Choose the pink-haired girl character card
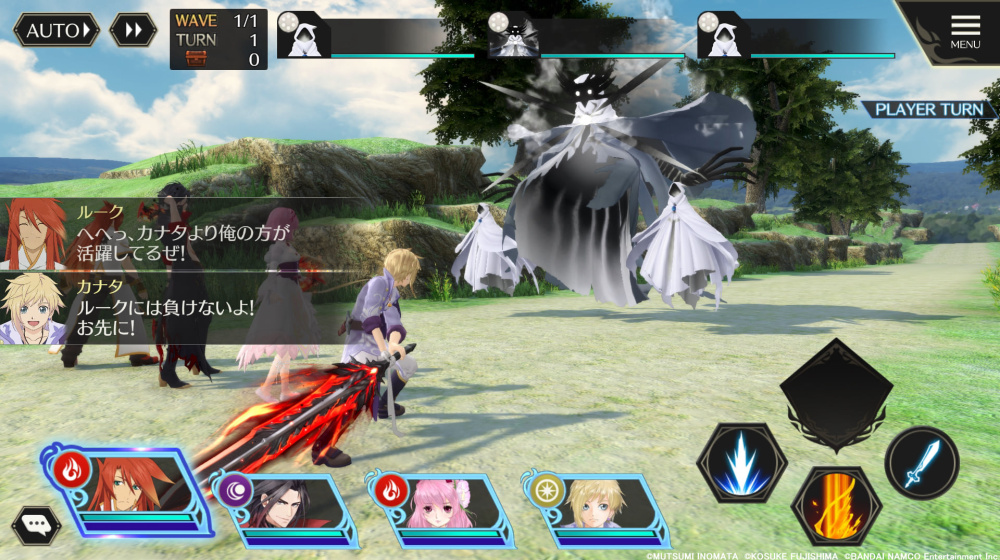The width and height of the screenshot is (1000, 560). point(440,505)
